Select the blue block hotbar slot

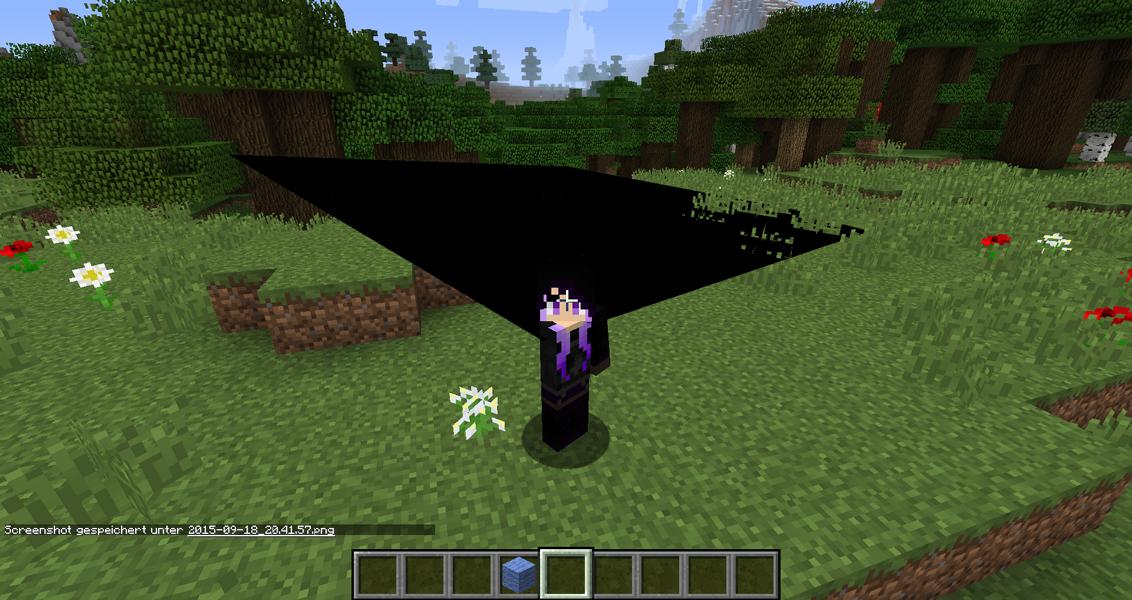coord(519,574)
